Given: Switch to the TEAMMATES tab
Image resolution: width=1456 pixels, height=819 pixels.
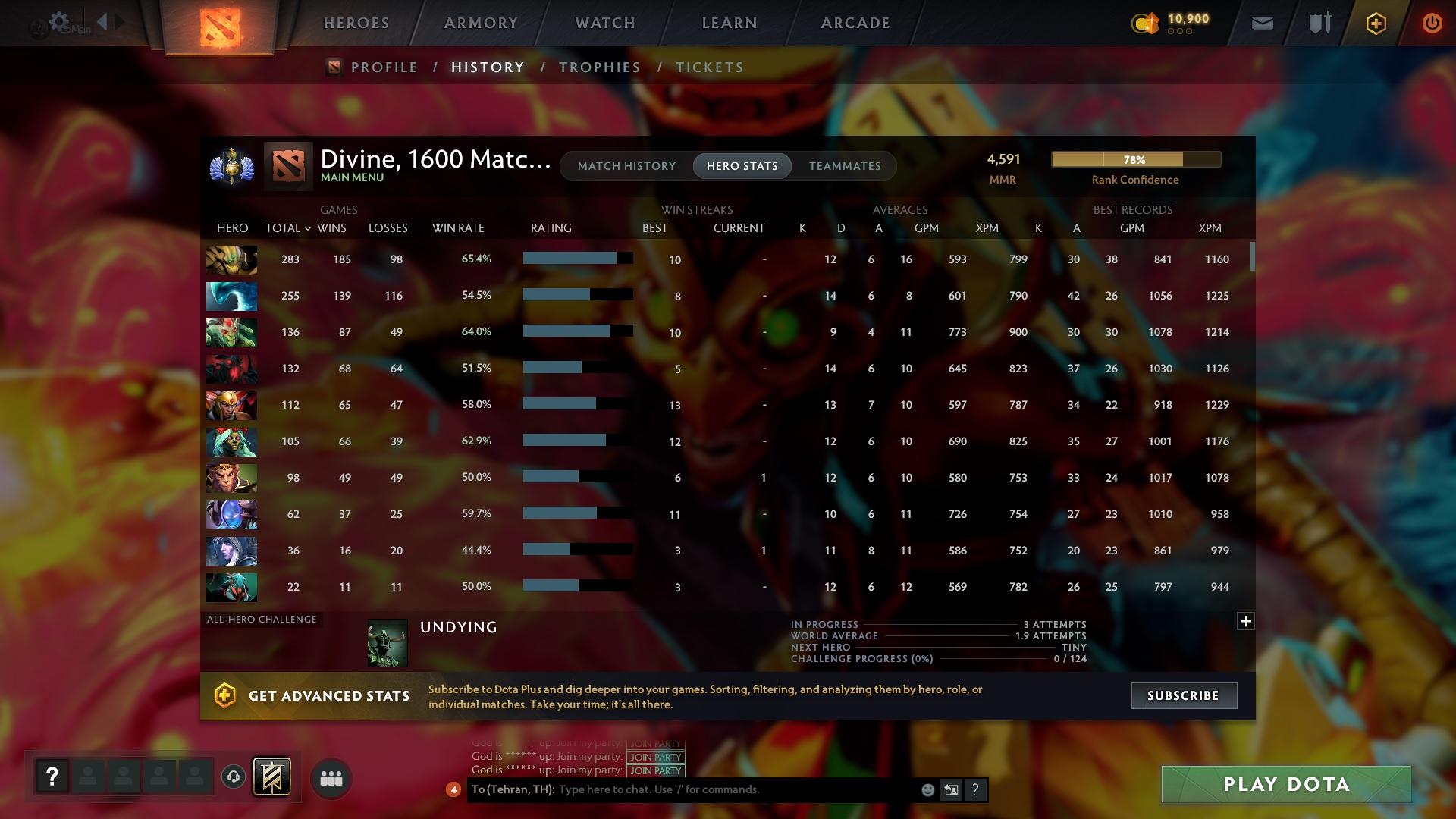Looking at the screenshot, I should (x=844, y=165).
